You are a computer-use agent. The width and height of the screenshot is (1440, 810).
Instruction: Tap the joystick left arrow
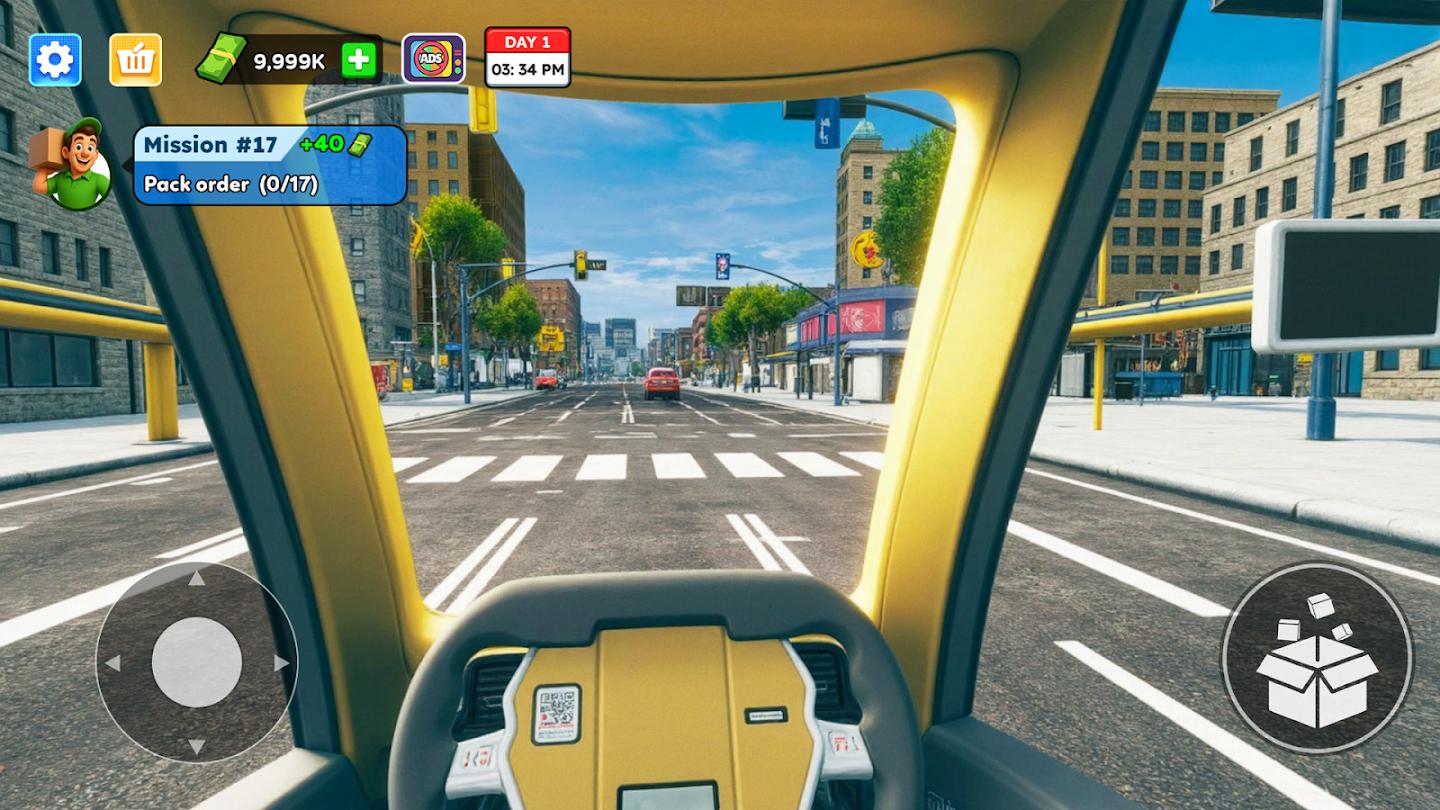115,660
